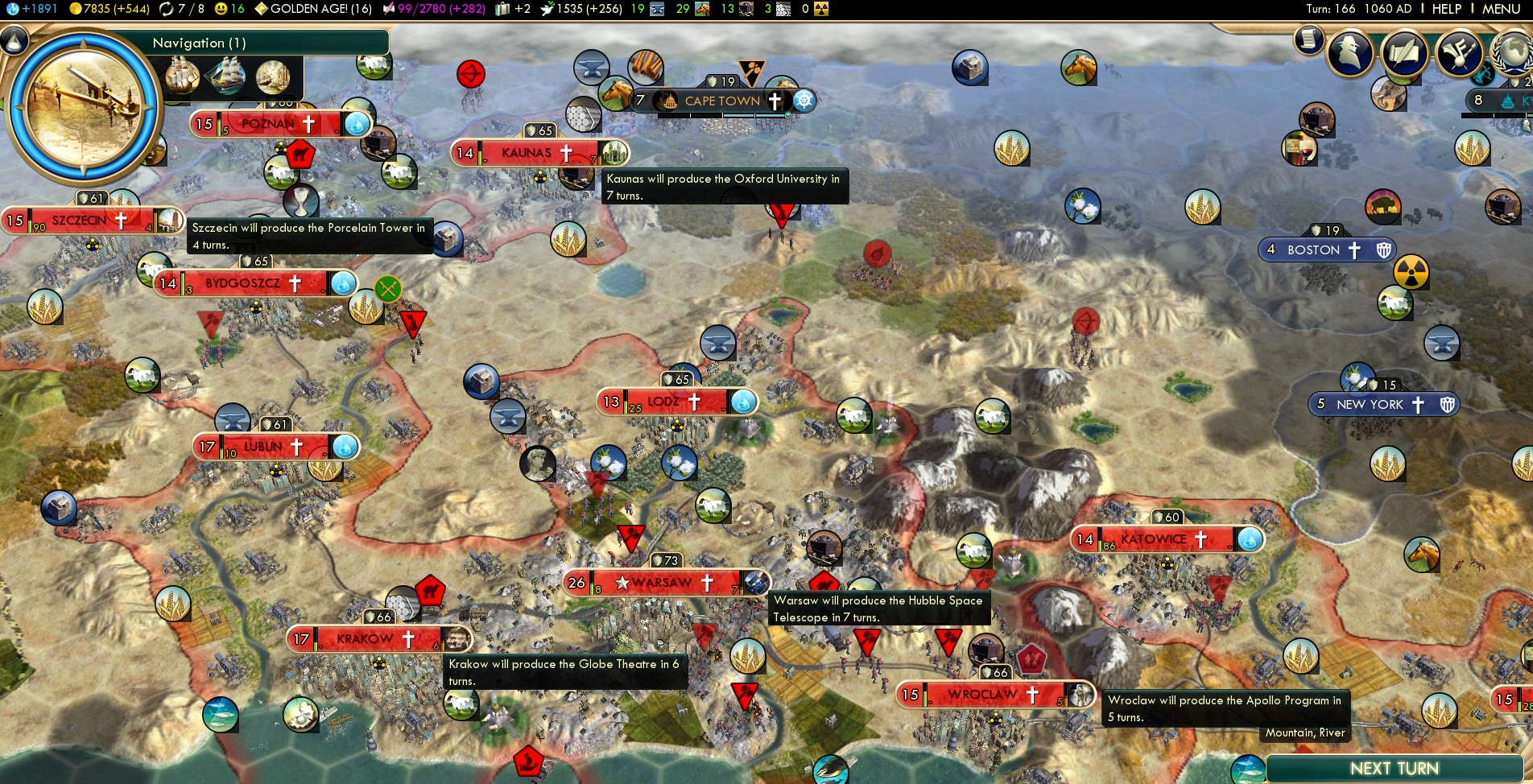End the turn with Next Turn
Image resolution: width=1533 pixels, height=784 pixels.
point(1394,769)
